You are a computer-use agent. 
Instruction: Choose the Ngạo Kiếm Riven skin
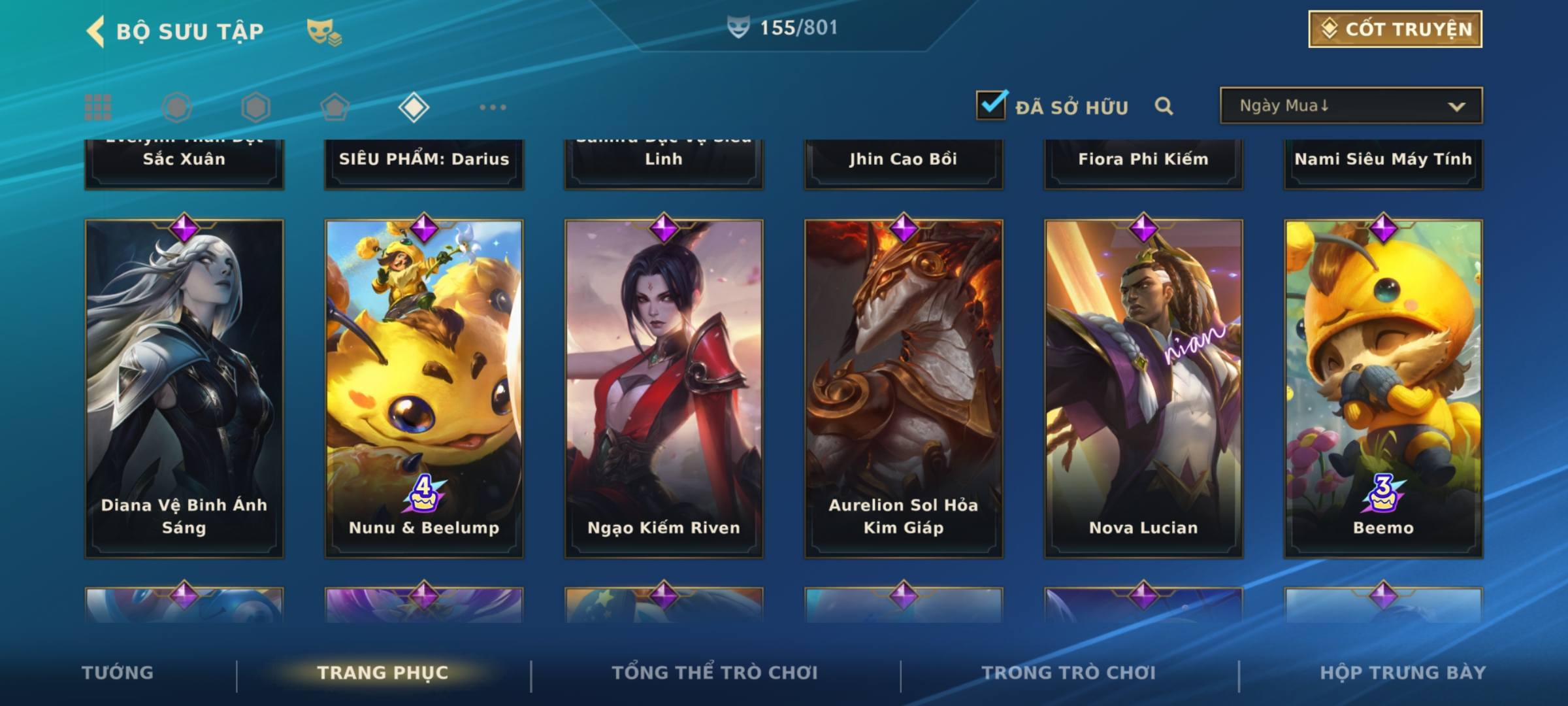pyautogui.click(x=664, y=388)
